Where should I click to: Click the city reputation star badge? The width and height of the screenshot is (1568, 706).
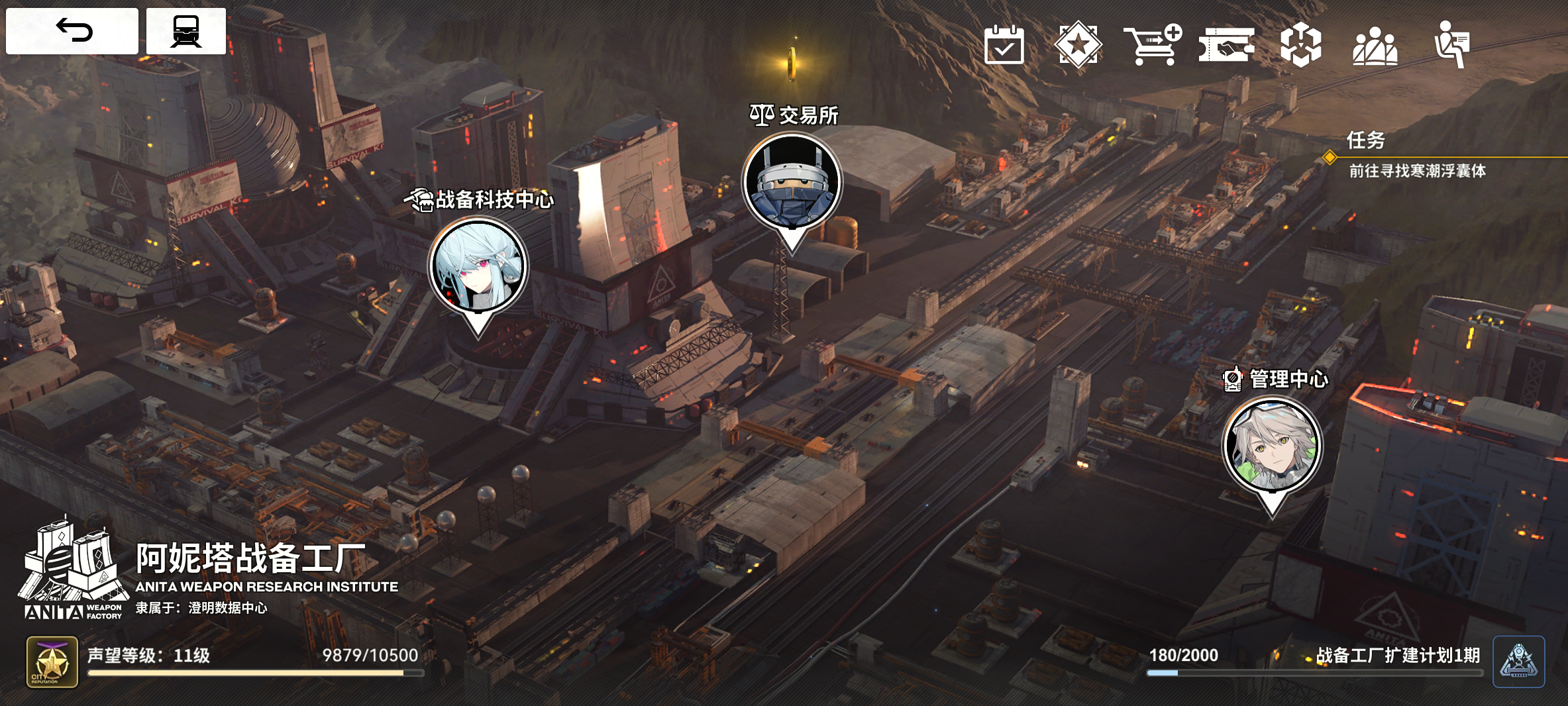point(52,662)
